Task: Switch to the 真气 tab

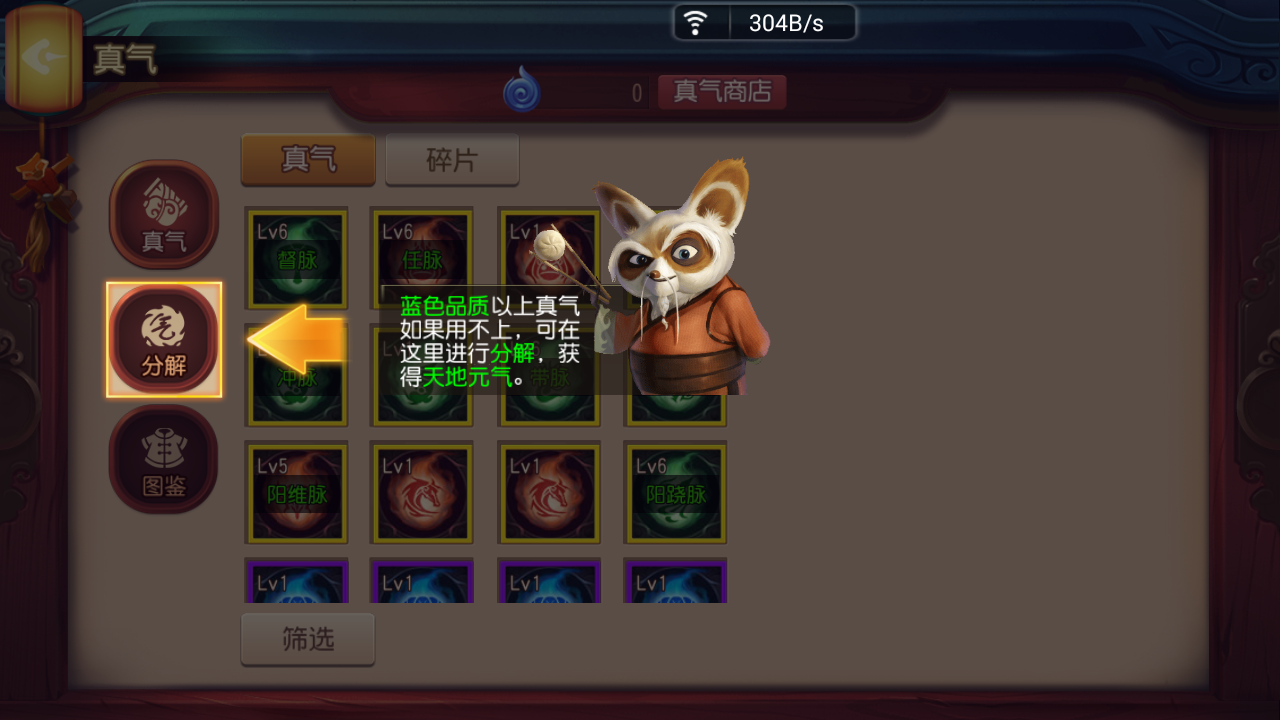Action: (x=308, y=159)
